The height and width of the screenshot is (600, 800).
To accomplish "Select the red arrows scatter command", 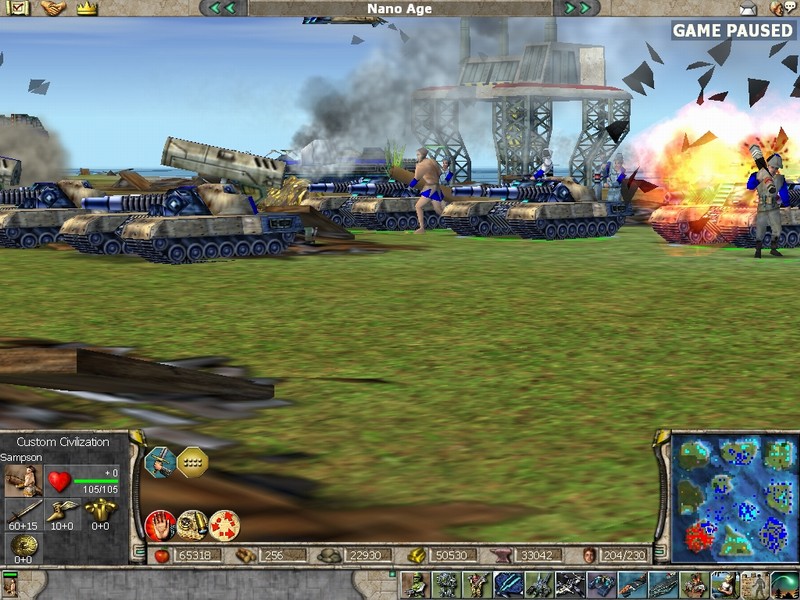I will click(x=224, y=525).
